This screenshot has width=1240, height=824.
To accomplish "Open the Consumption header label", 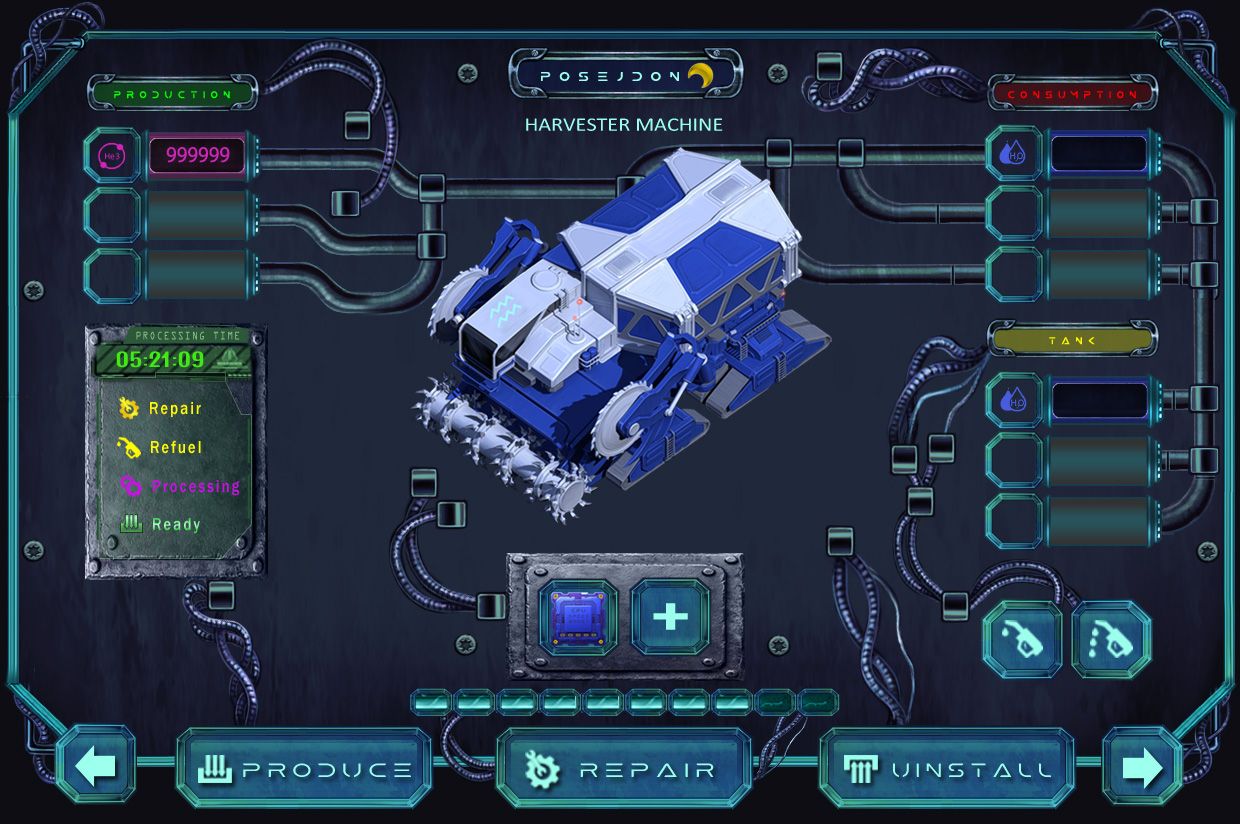I will pos(1072,94).
